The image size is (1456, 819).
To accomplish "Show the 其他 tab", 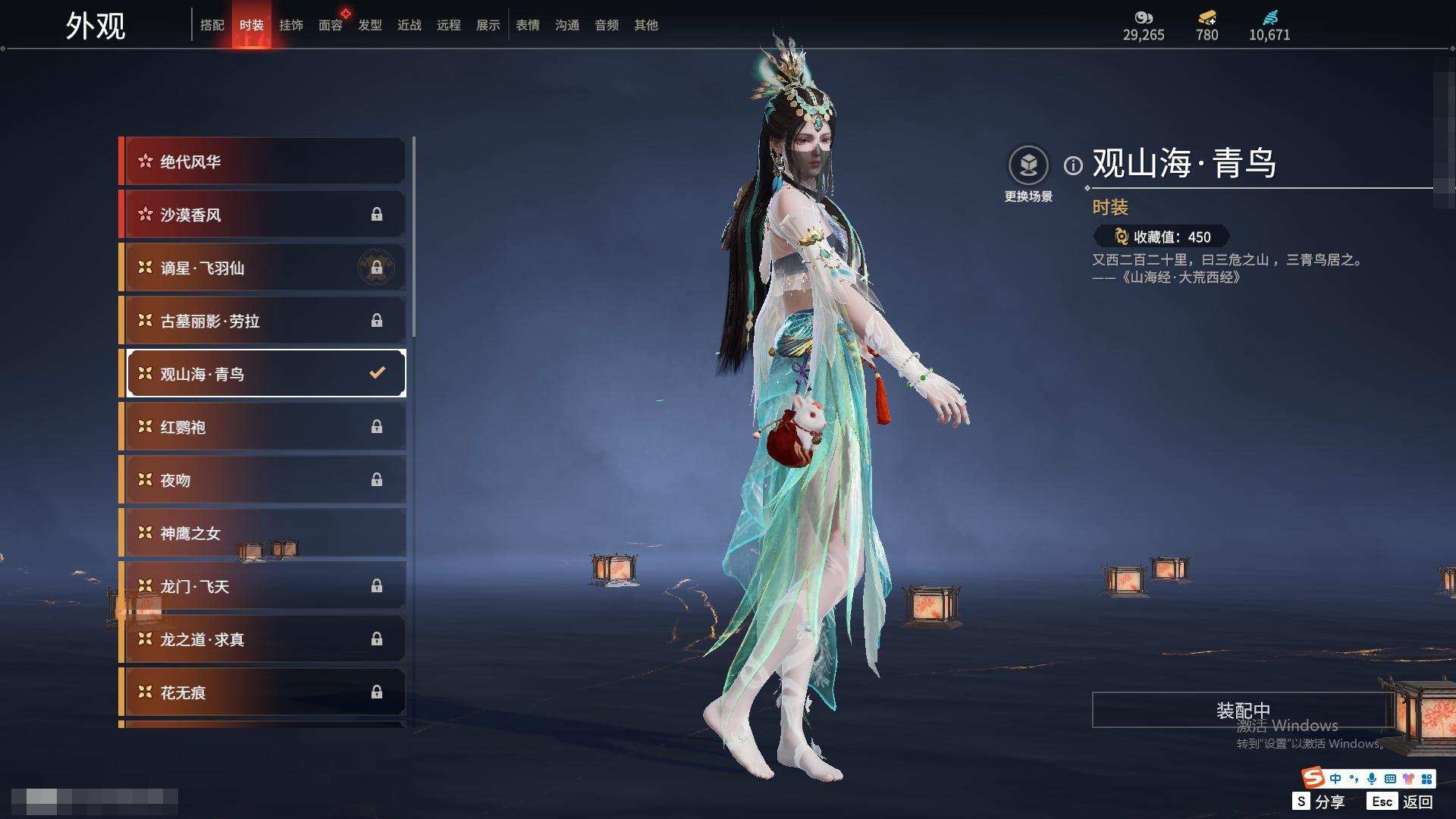I will click(x=645, y=25).
